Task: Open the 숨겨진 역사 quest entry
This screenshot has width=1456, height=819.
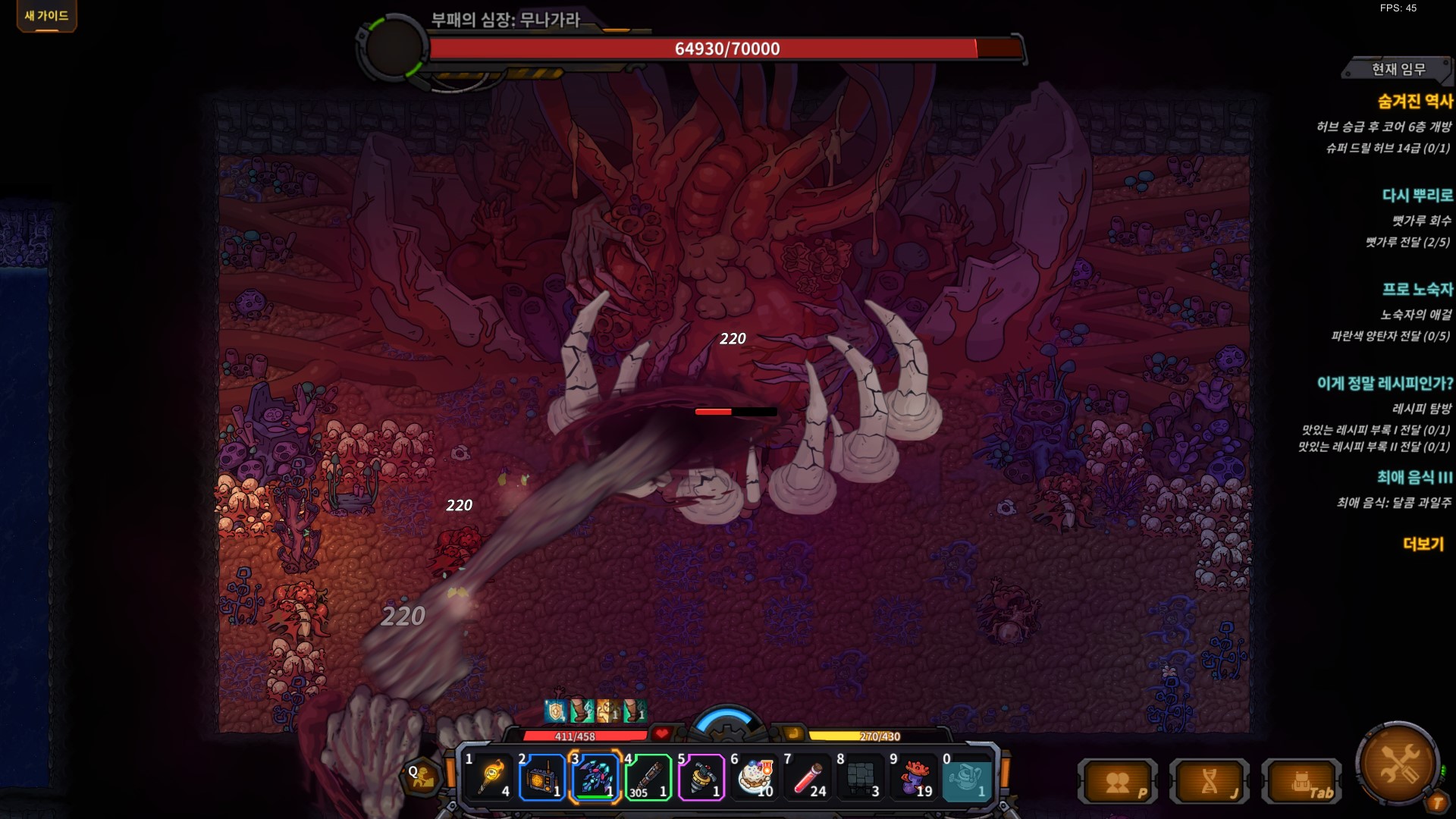Action: point(1414,102)
